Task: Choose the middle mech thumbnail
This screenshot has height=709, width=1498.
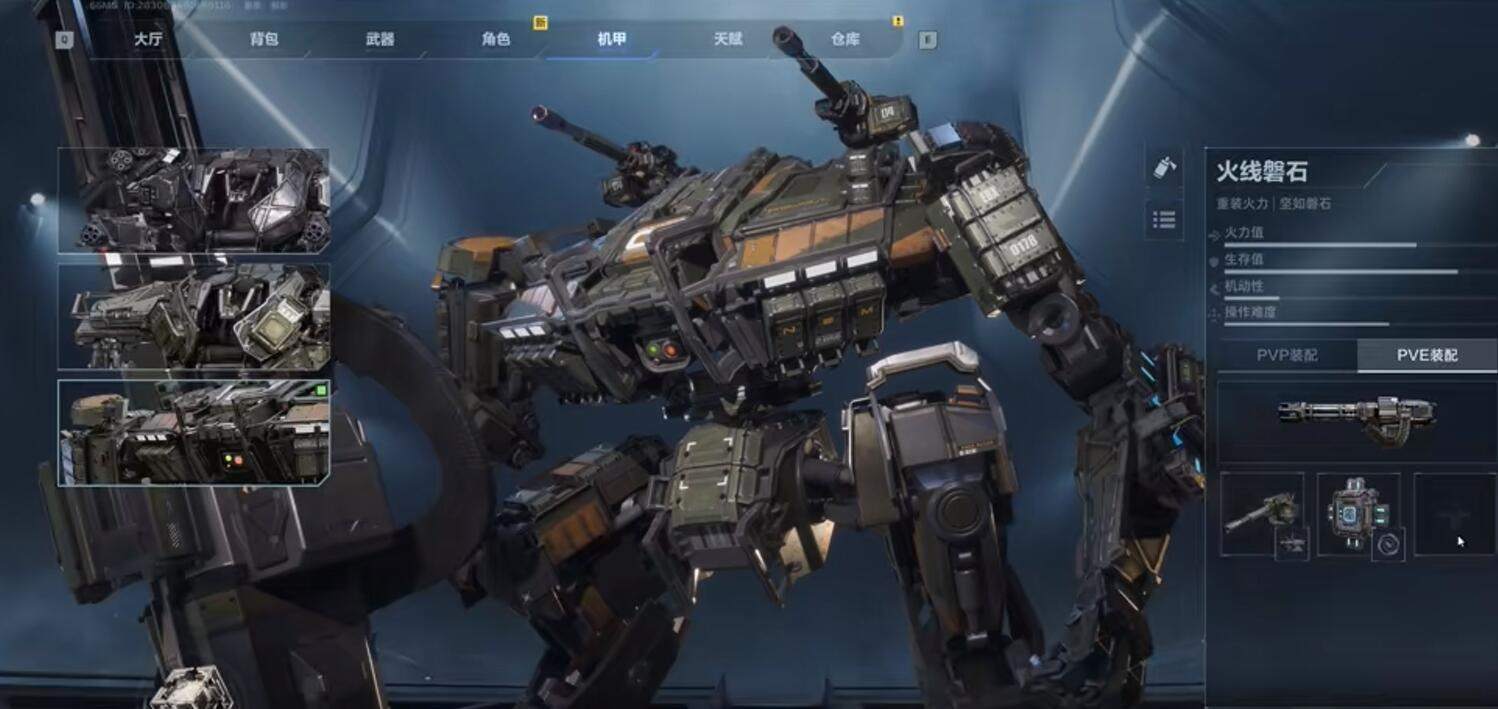Action: pyautogui.click(x=194, y=316)
